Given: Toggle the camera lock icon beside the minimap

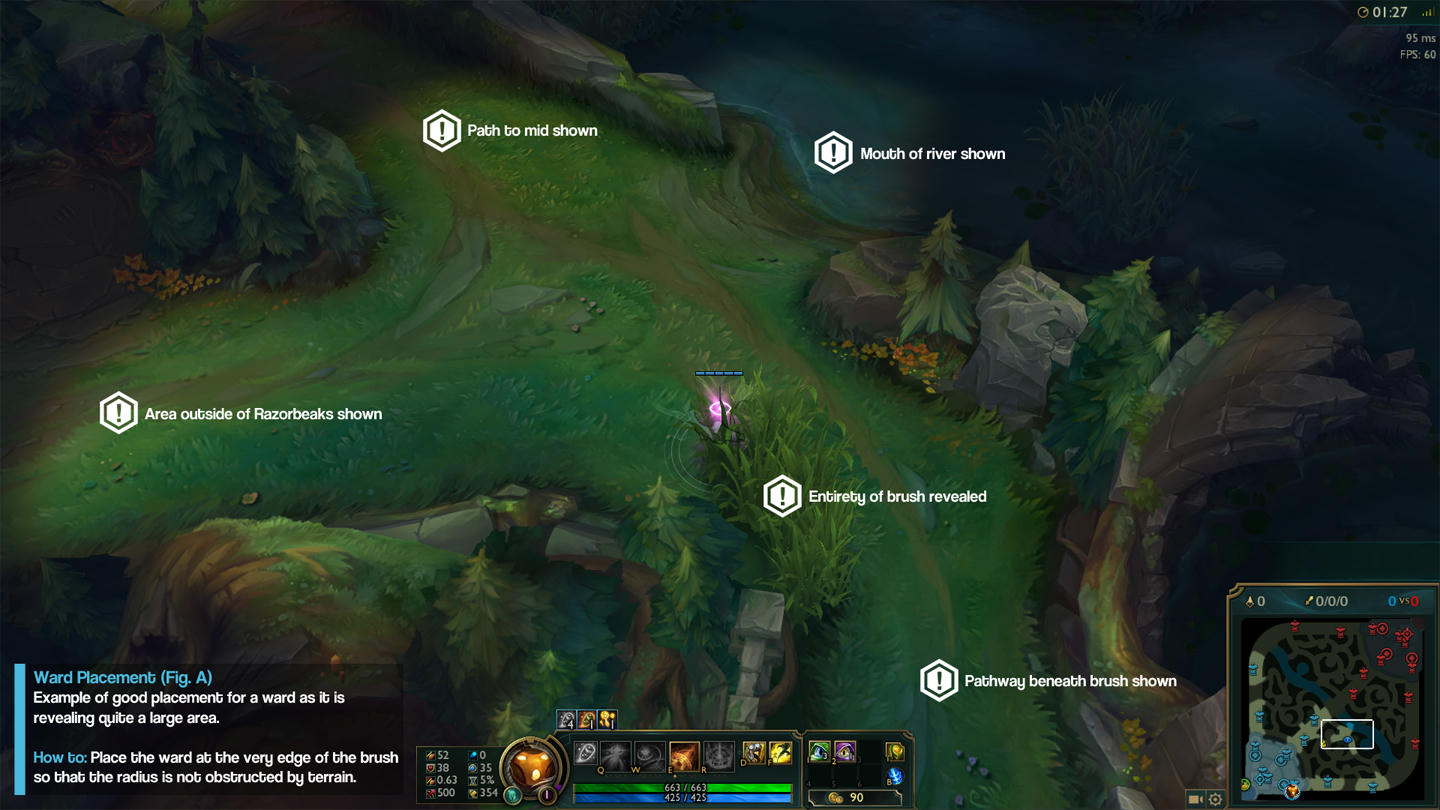Looking at the screenshot, I should click(x=1196, y=799).
